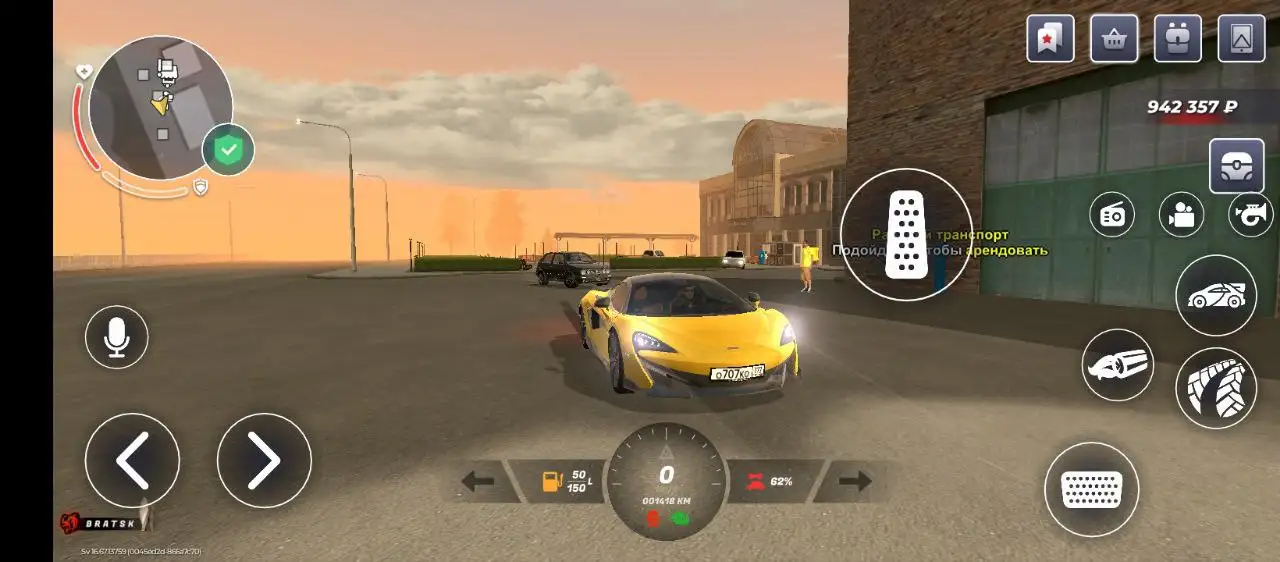Open the treasure chest rewards
Screen dimensions: 1280x562
tap(1237, 165)
